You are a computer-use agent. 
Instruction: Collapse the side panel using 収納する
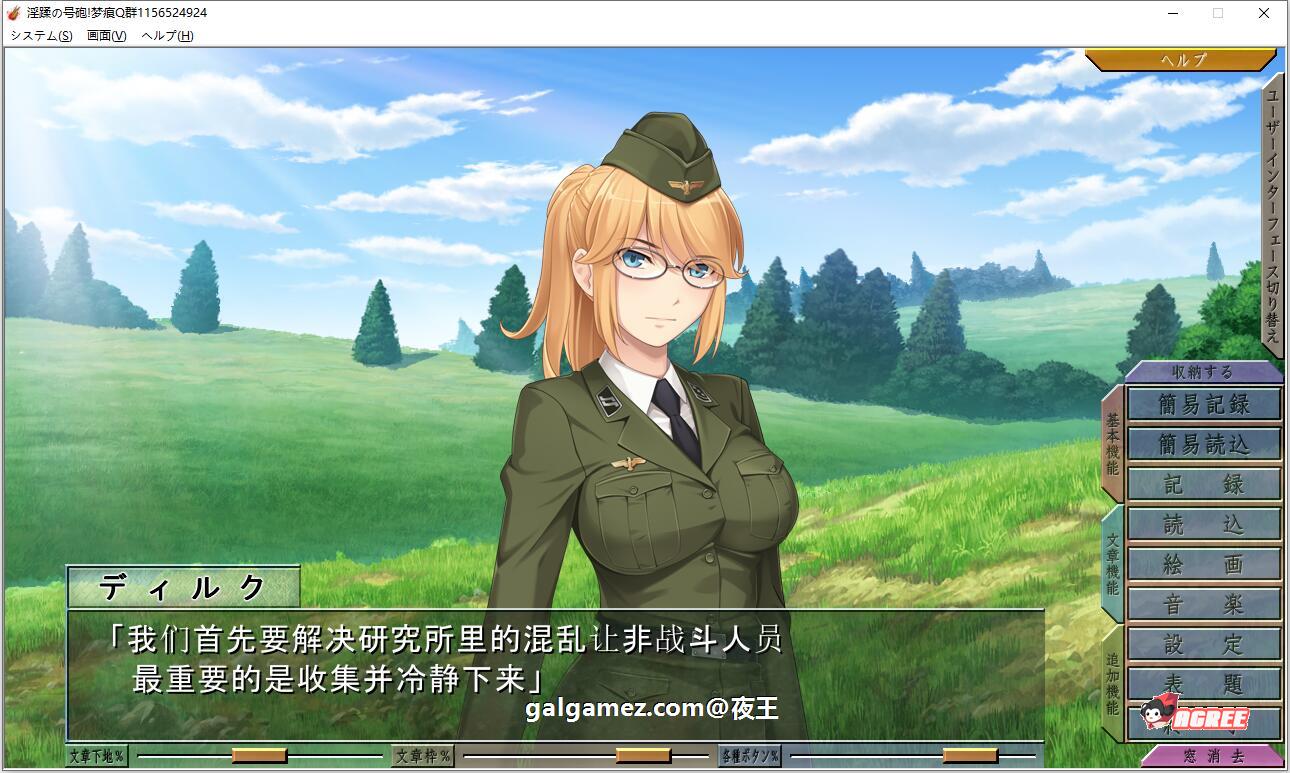click(x=1203, y=371)
